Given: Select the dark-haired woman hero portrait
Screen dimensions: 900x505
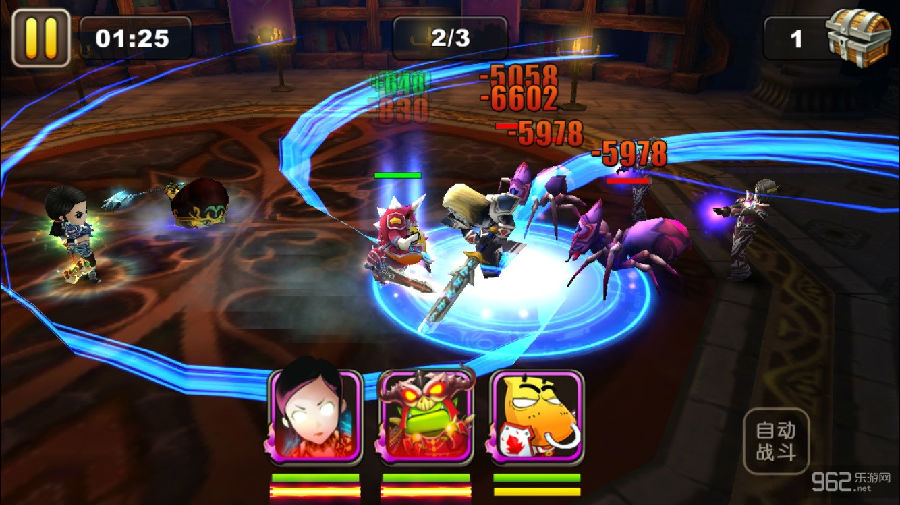Looking at the screenshot, I should click(314, 416).
